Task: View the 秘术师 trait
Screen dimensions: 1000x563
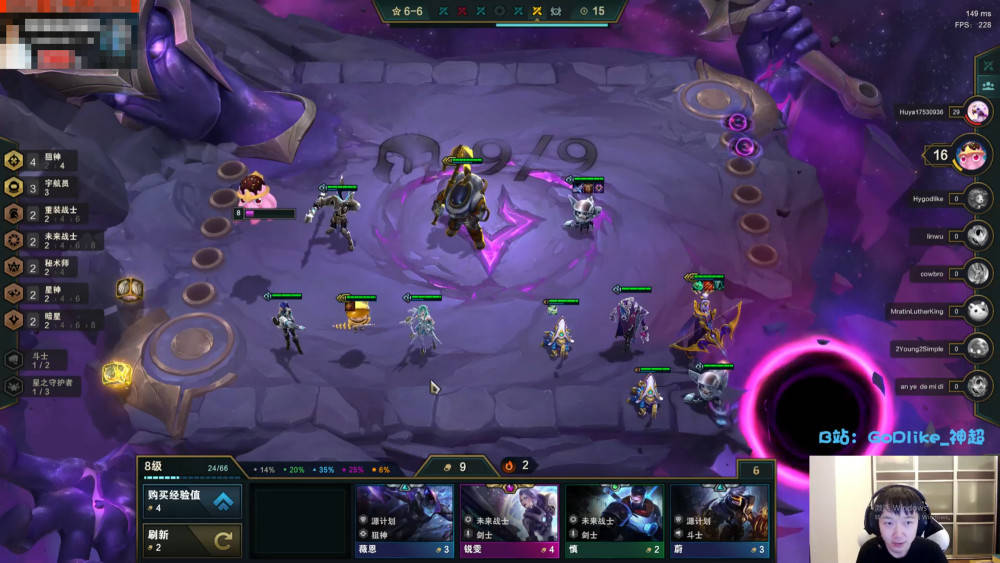Action: 40,267
